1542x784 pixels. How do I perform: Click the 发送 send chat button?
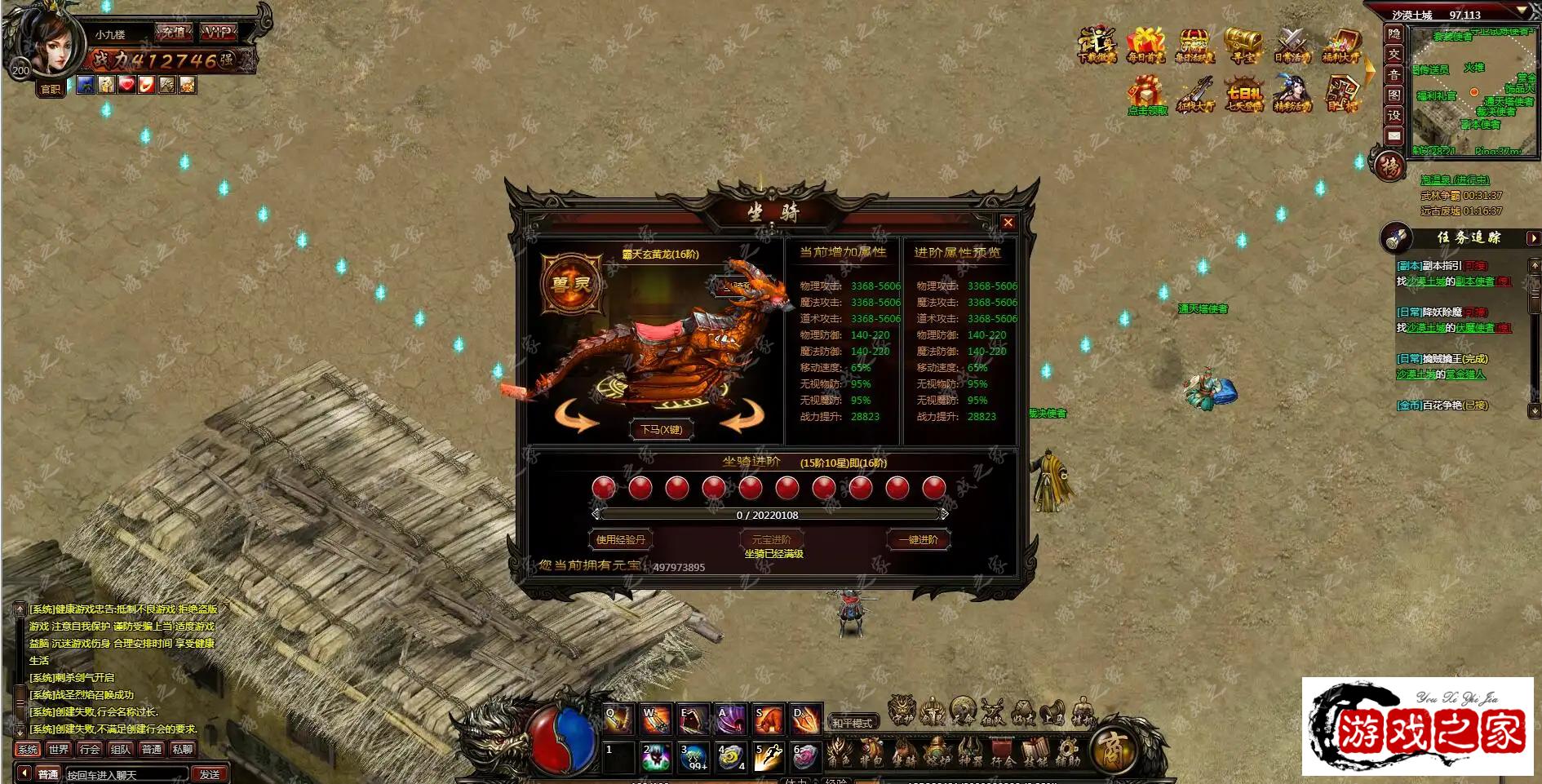(x=210, y=774)
